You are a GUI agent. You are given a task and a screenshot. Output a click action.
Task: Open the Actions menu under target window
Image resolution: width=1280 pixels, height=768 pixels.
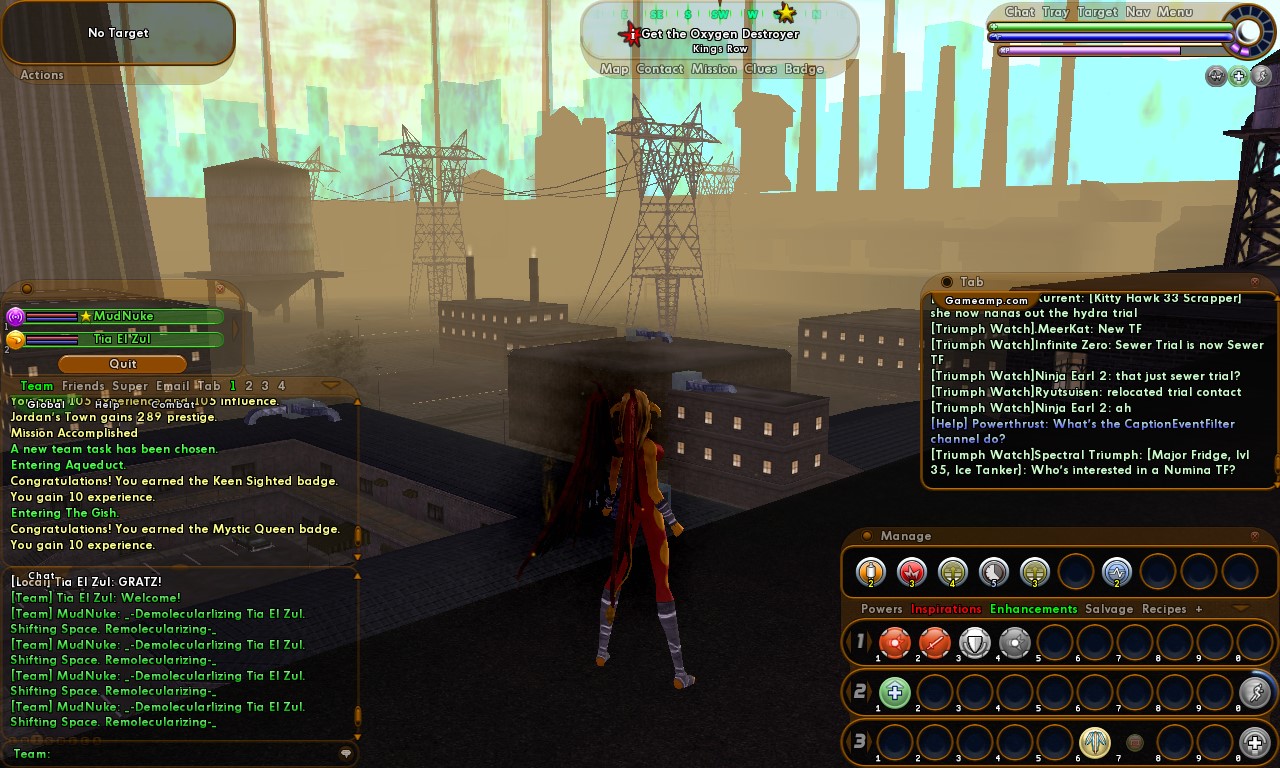pyautogui.click(x=42, y=75)
